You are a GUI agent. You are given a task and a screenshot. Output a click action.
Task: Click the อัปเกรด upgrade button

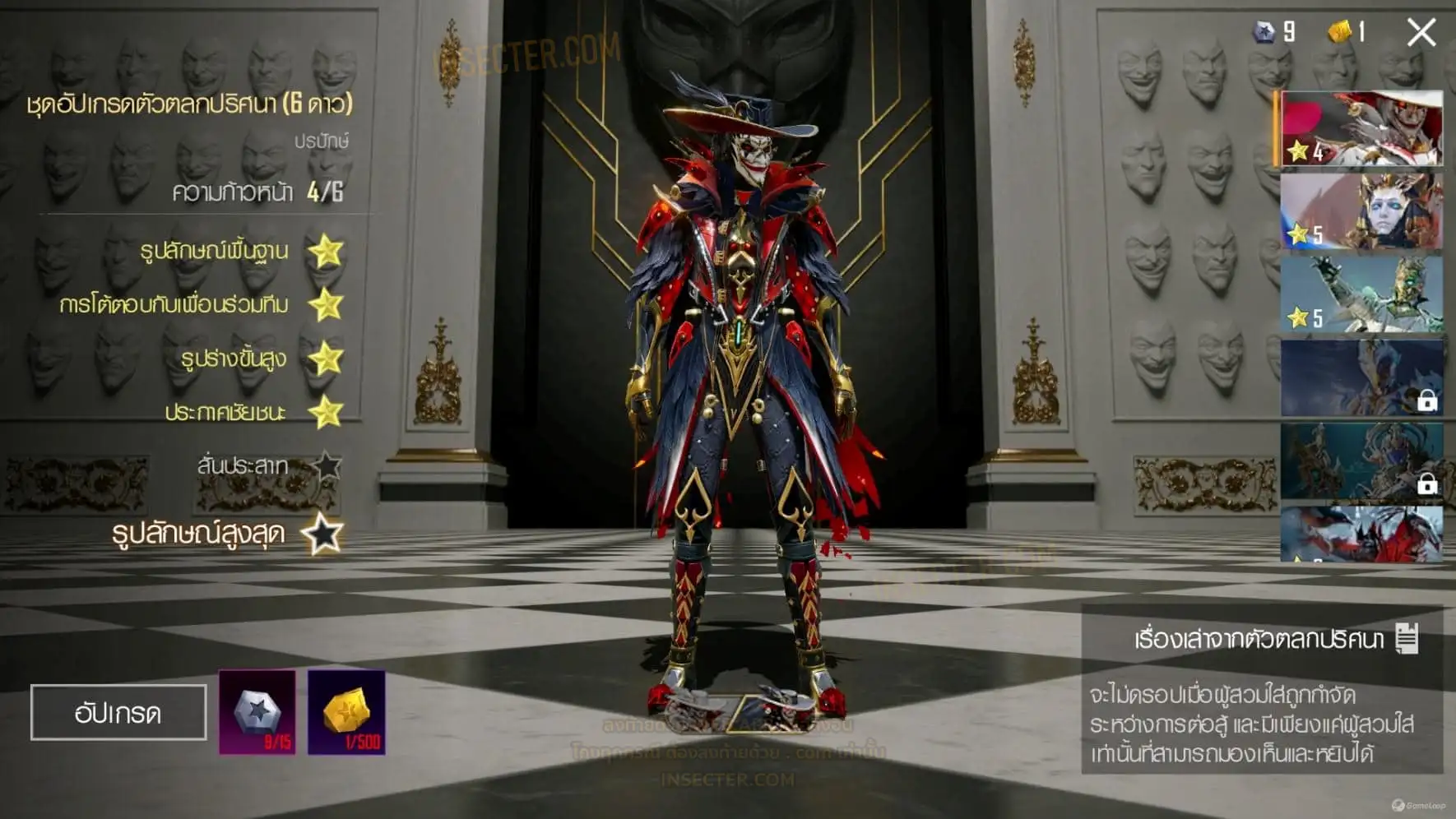(118, 712)
